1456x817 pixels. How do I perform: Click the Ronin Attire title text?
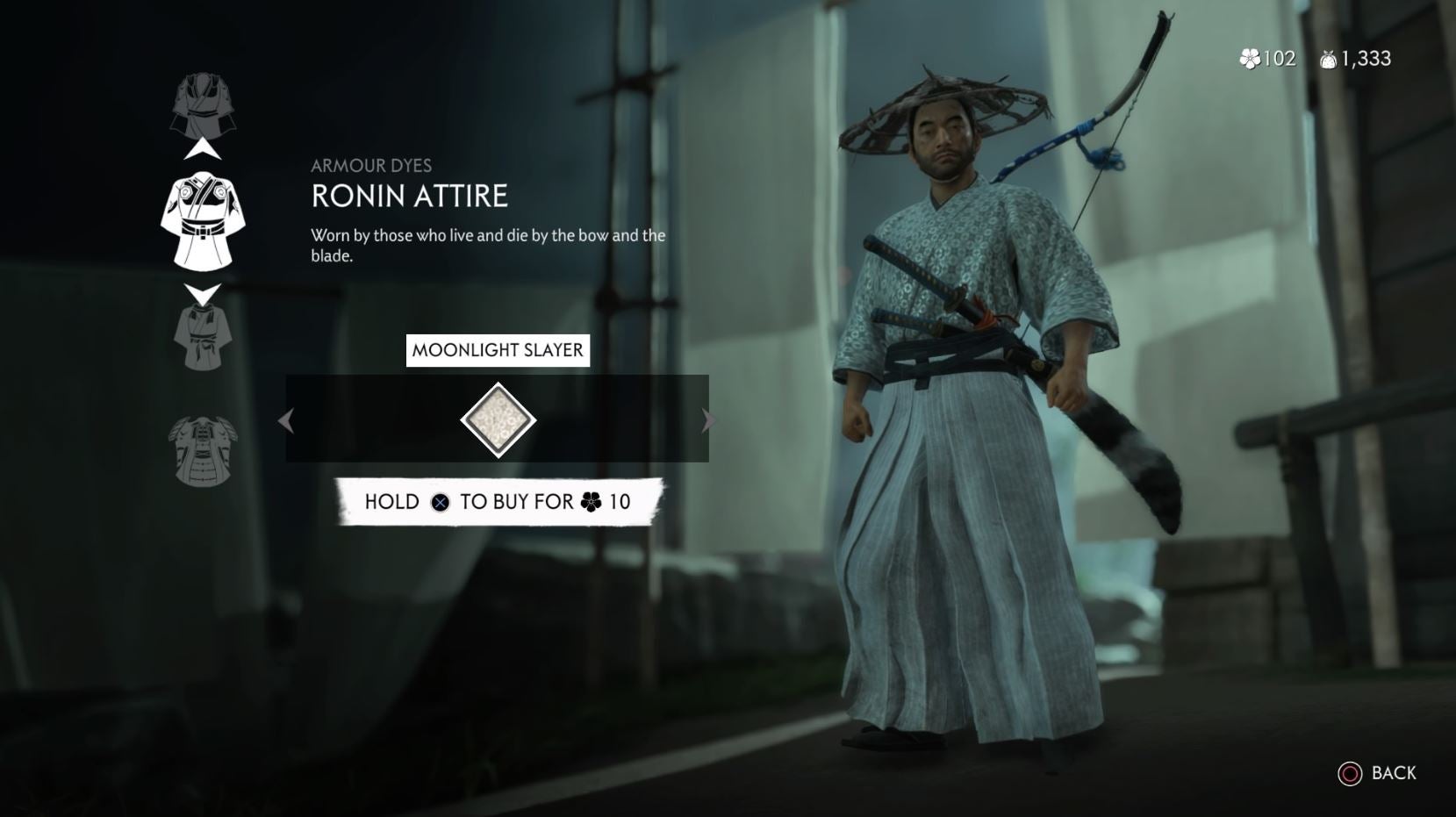(x=408, y=197)
